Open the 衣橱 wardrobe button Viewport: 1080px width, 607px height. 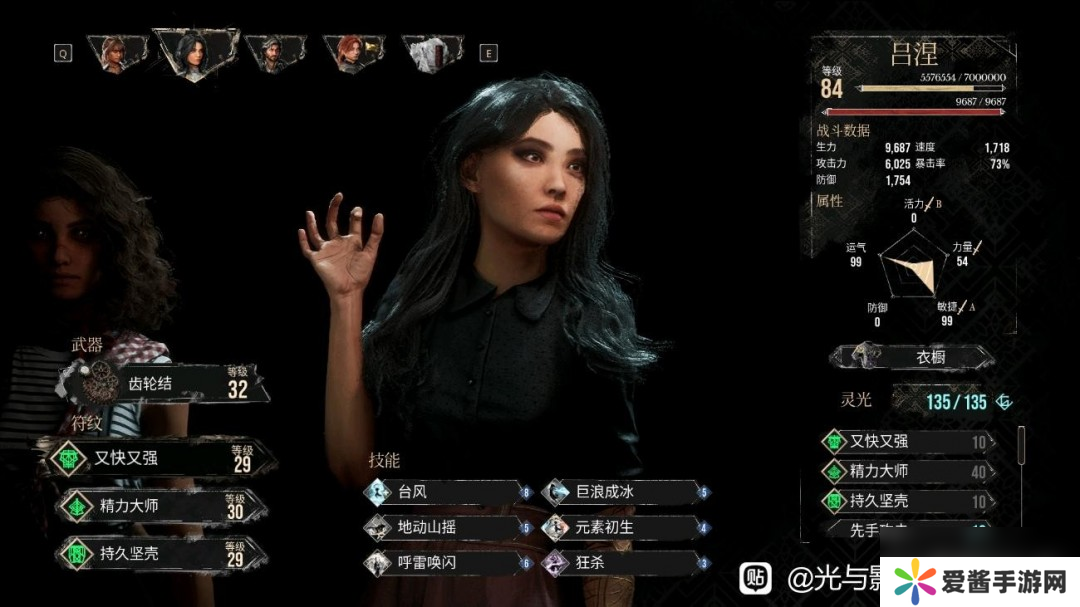pyautogui.click(x=914, y=357)
